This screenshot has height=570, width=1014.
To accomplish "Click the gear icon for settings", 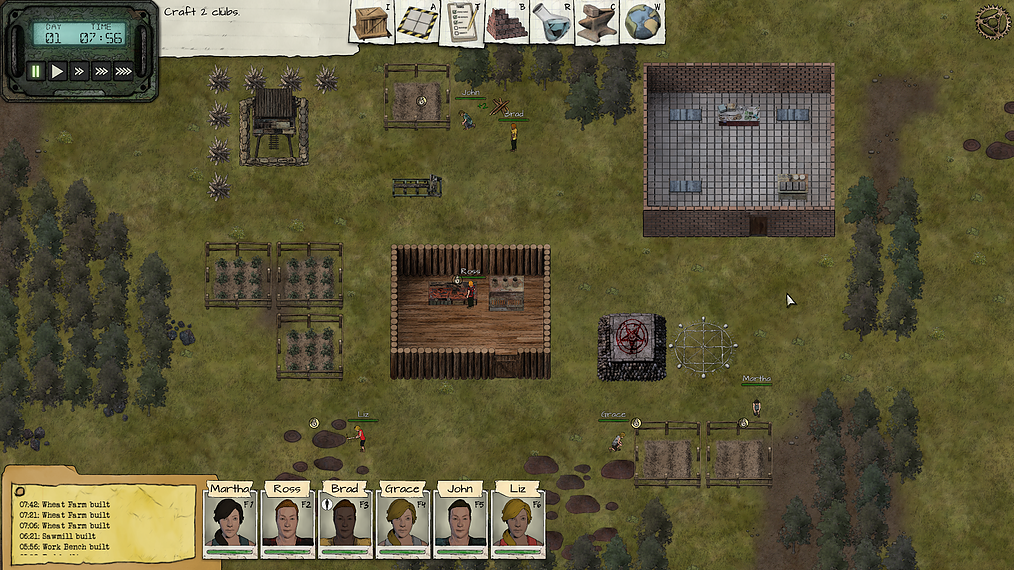I will click(x=993, y=21).
